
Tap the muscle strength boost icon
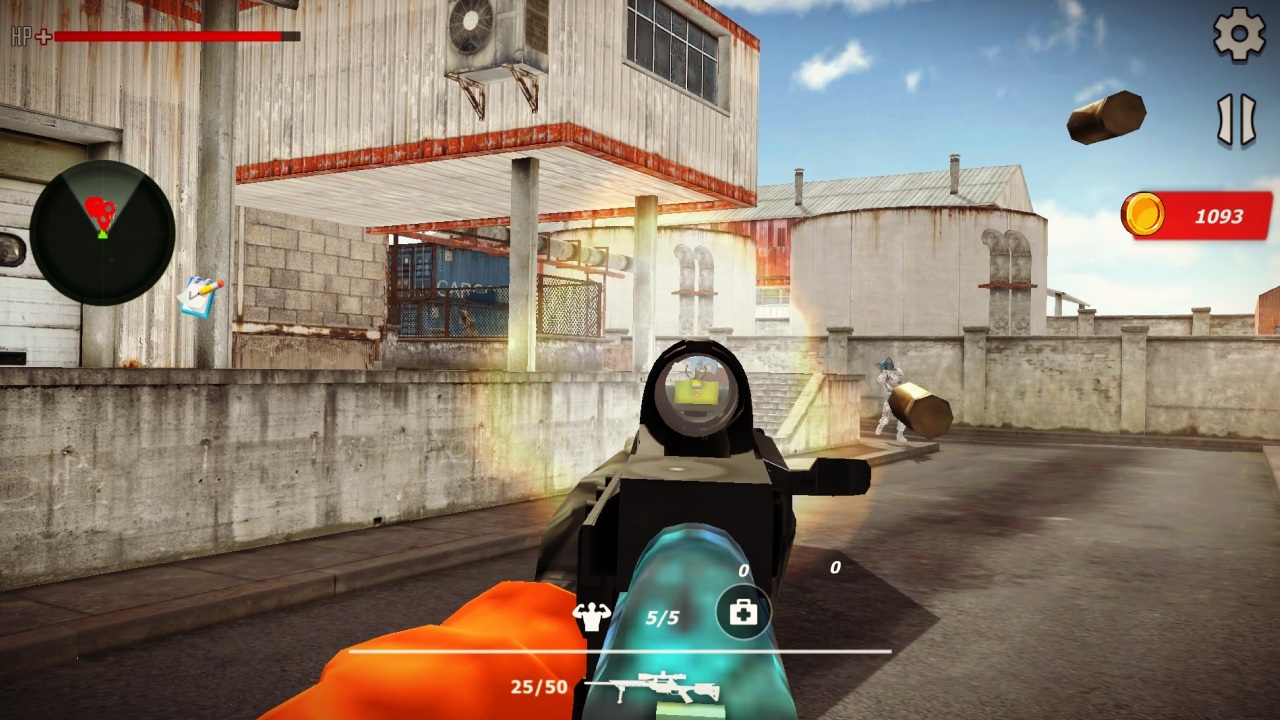pos(592,614)
